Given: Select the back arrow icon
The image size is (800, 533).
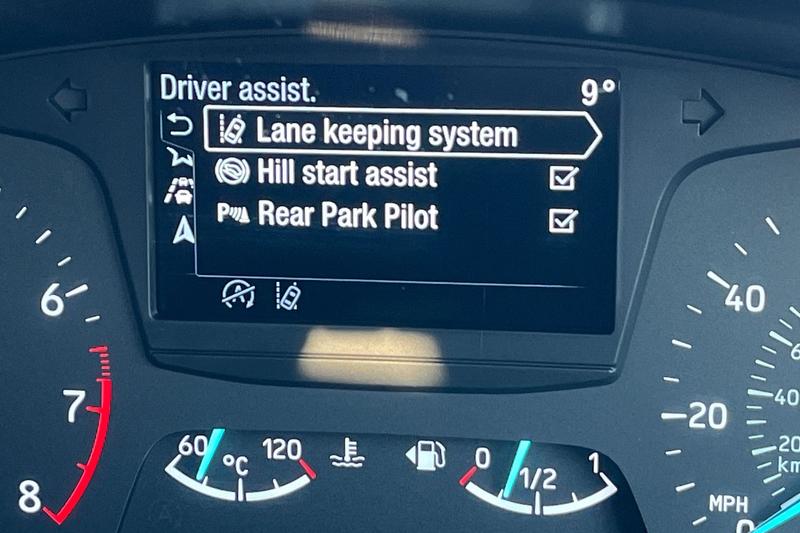Looking at the screenshot, I should pos(180,126).
